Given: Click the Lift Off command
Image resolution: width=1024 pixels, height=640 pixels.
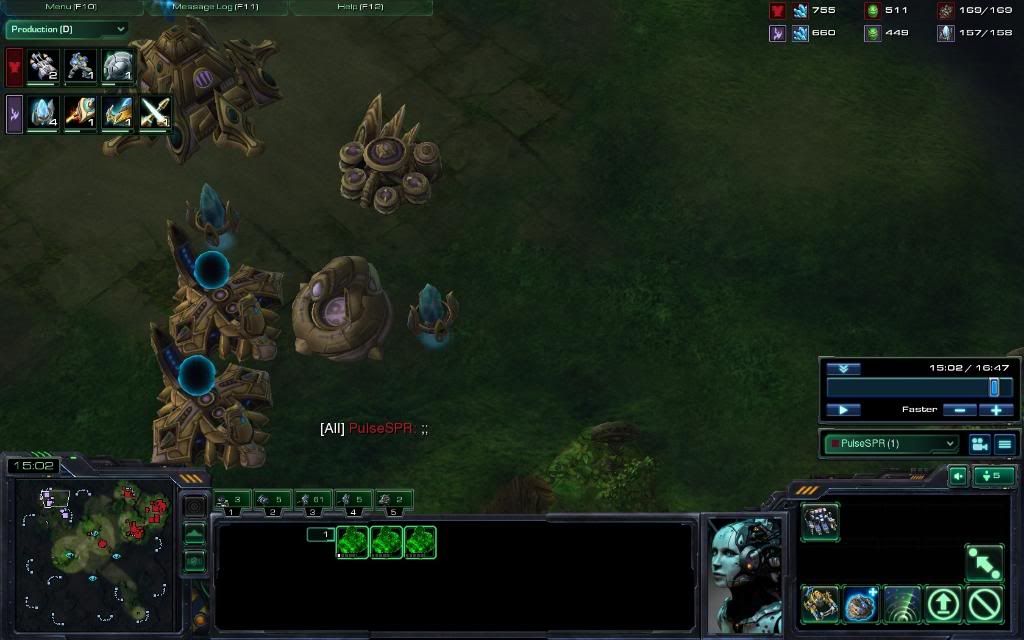Looking at the screenshot, I should click(x=943, y=604).
